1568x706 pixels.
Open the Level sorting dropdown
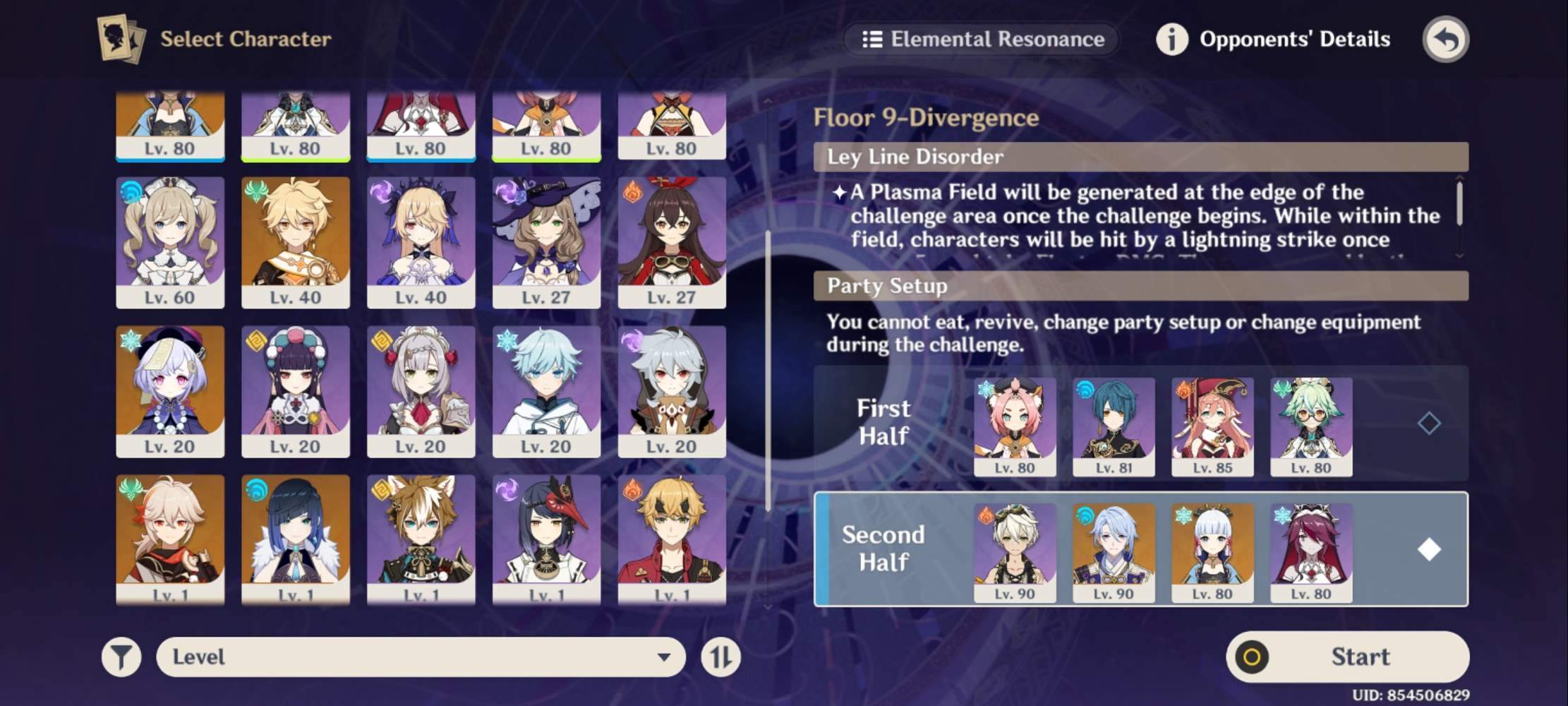click(x=421, y=657)
